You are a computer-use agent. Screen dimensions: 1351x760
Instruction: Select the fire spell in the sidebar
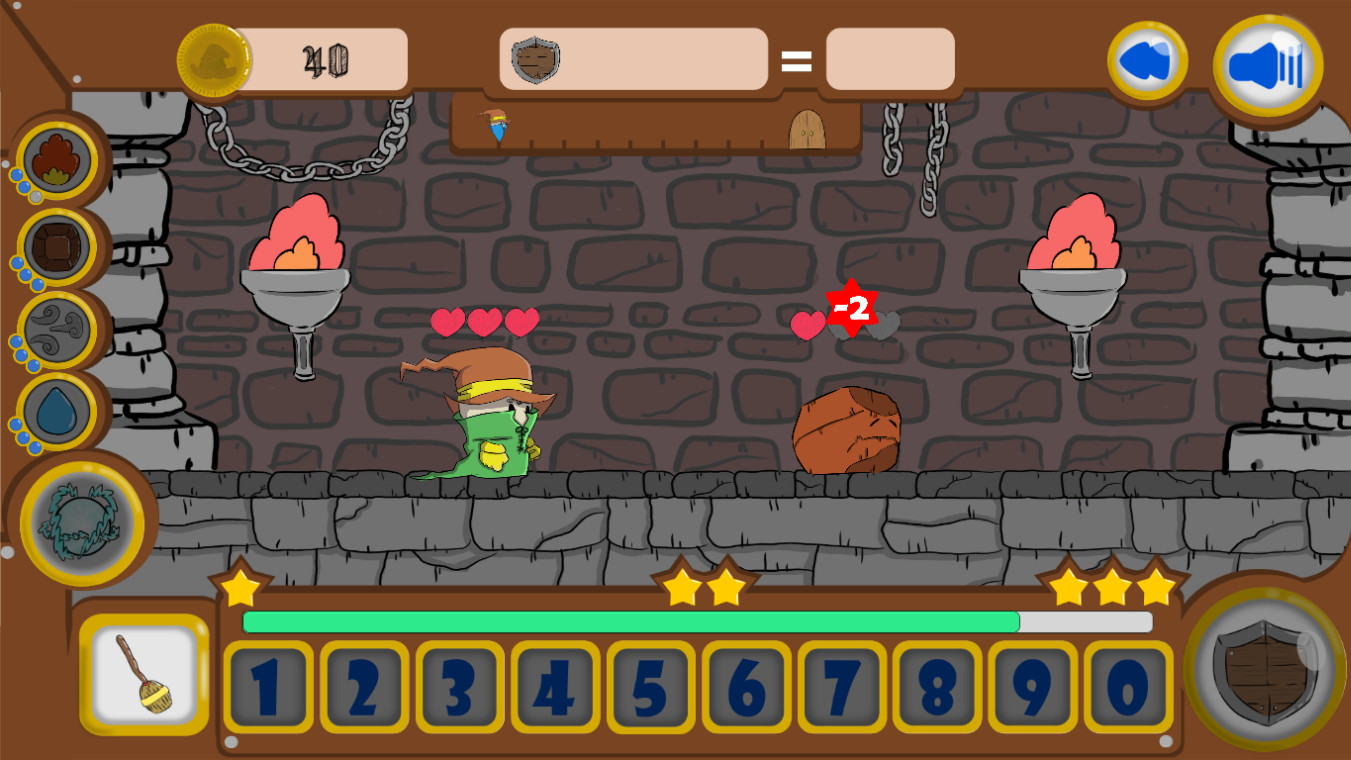click(x=57, y=158)
